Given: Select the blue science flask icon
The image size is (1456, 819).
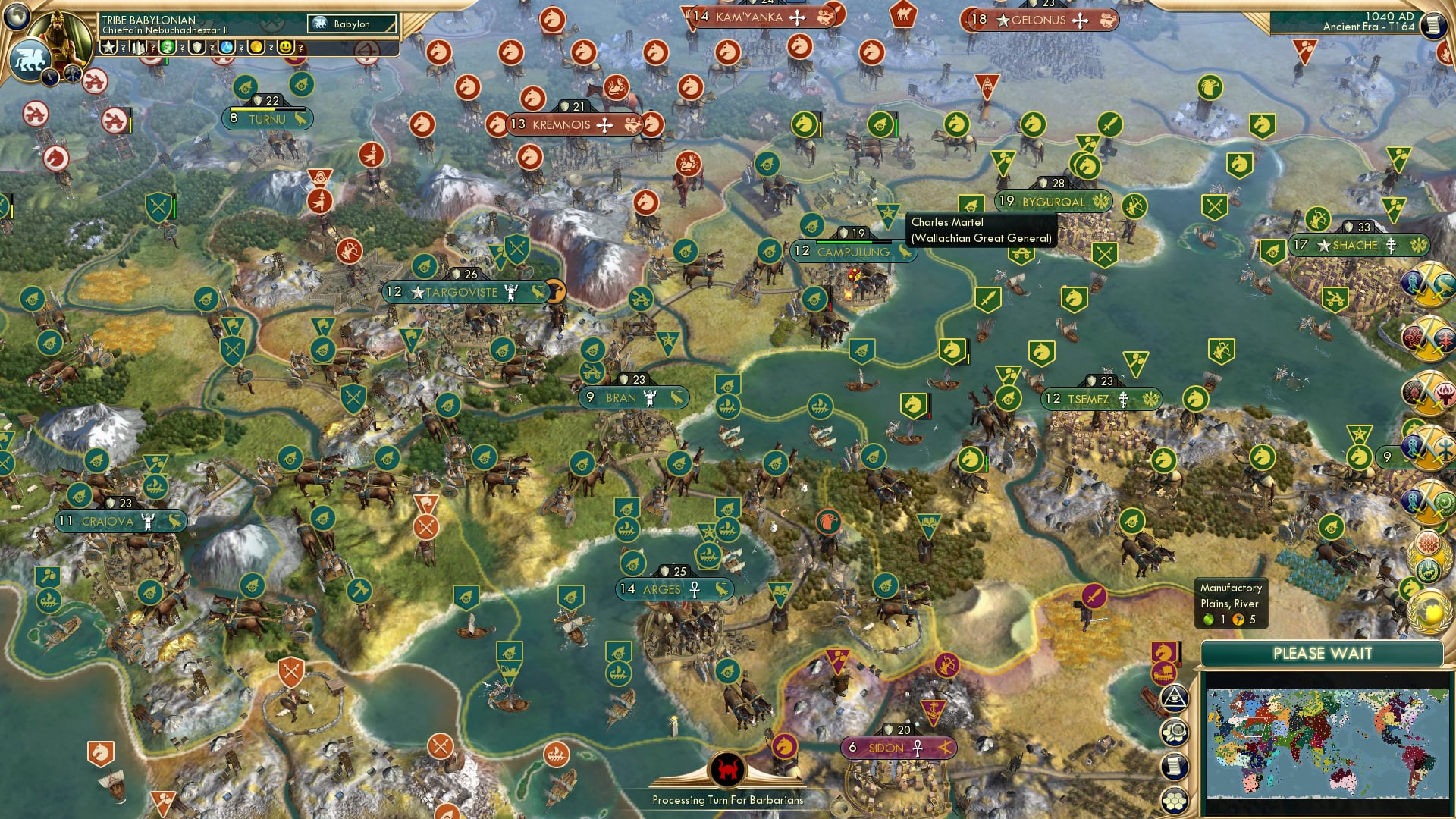Looking at the screenshot, I should pyautogui.click(x=227, y=47).
